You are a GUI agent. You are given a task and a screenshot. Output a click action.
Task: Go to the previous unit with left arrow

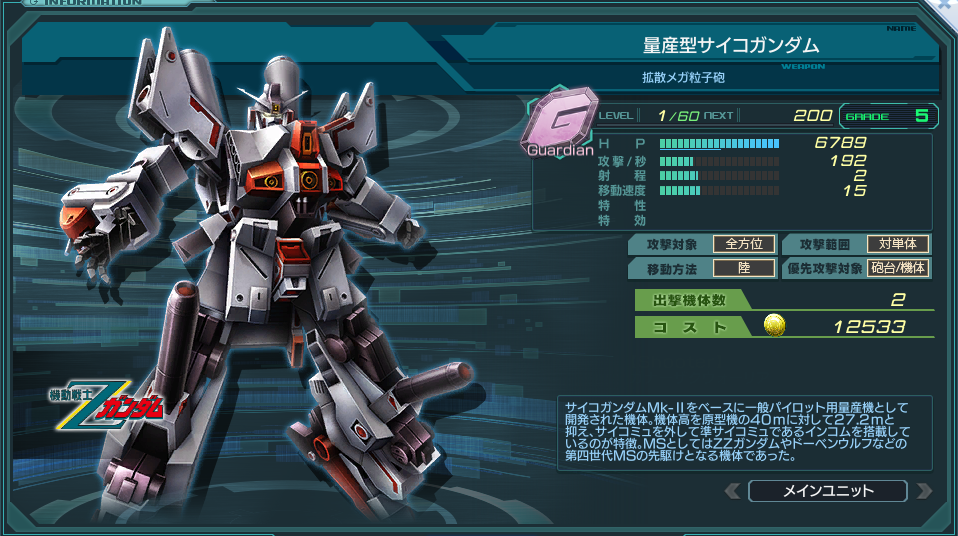pos(733,491)
